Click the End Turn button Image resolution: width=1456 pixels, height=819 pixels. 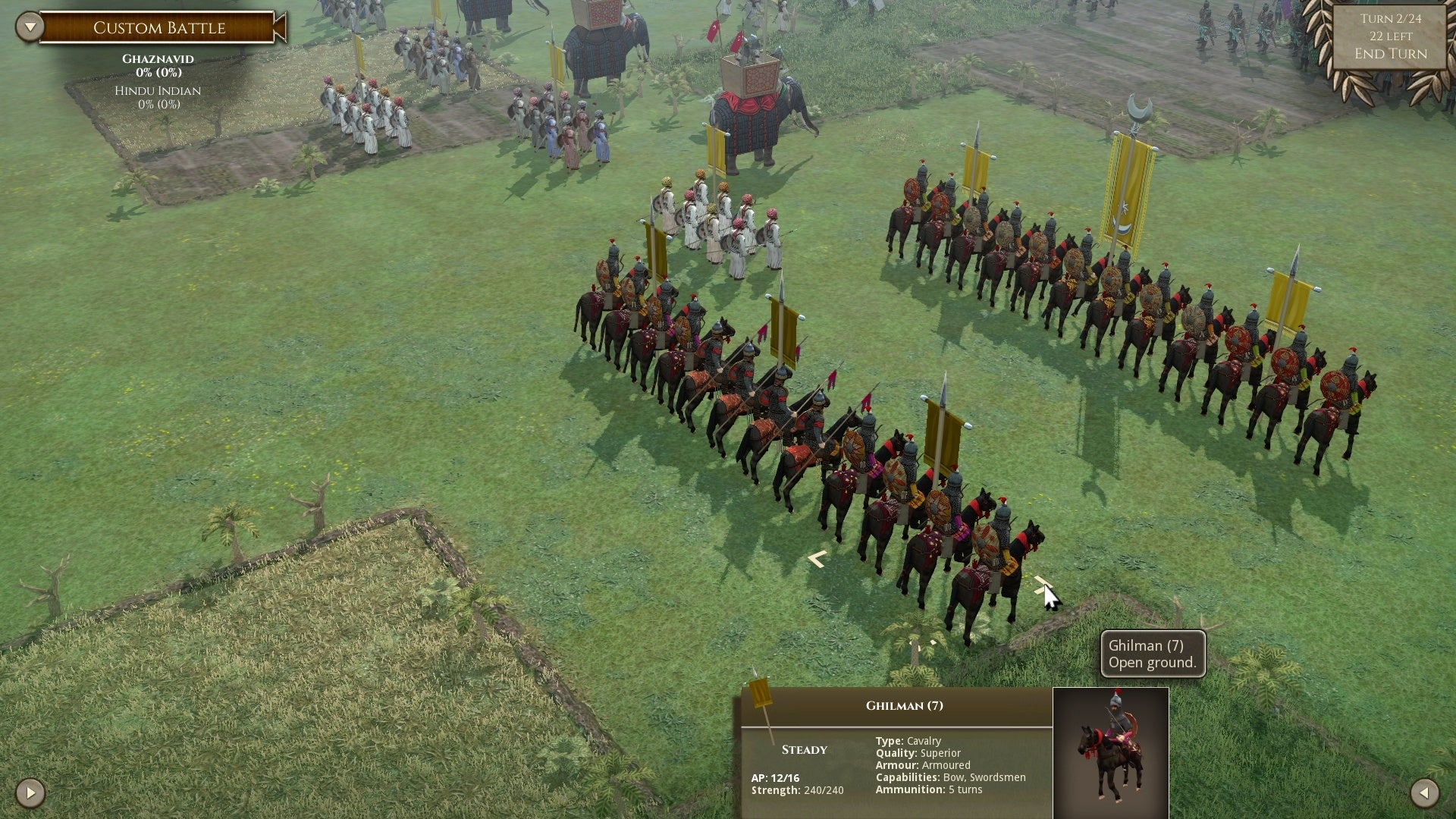coord(1390,54)
